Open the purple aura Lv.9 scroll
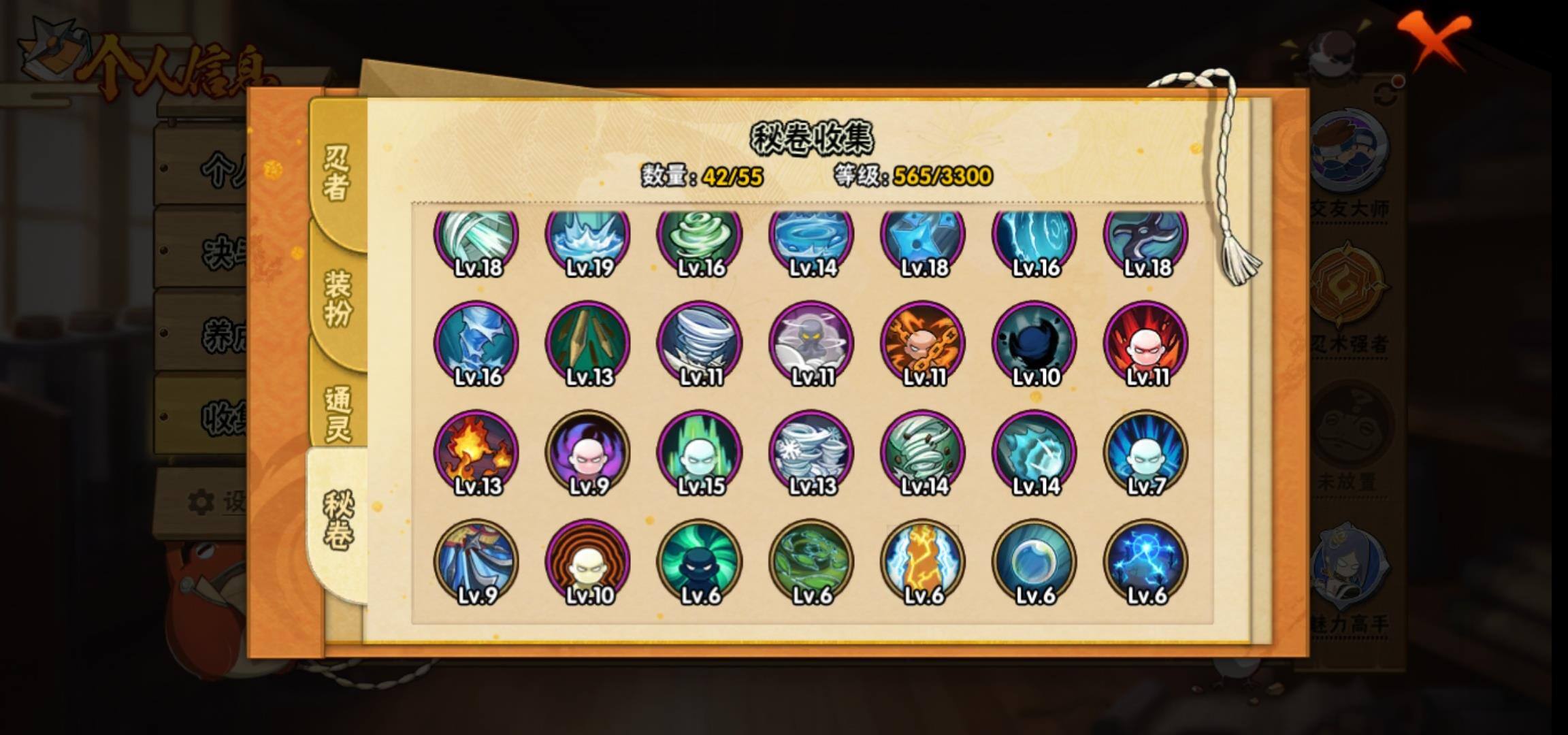Screen dimensions: 1568x735 point(588,453)
